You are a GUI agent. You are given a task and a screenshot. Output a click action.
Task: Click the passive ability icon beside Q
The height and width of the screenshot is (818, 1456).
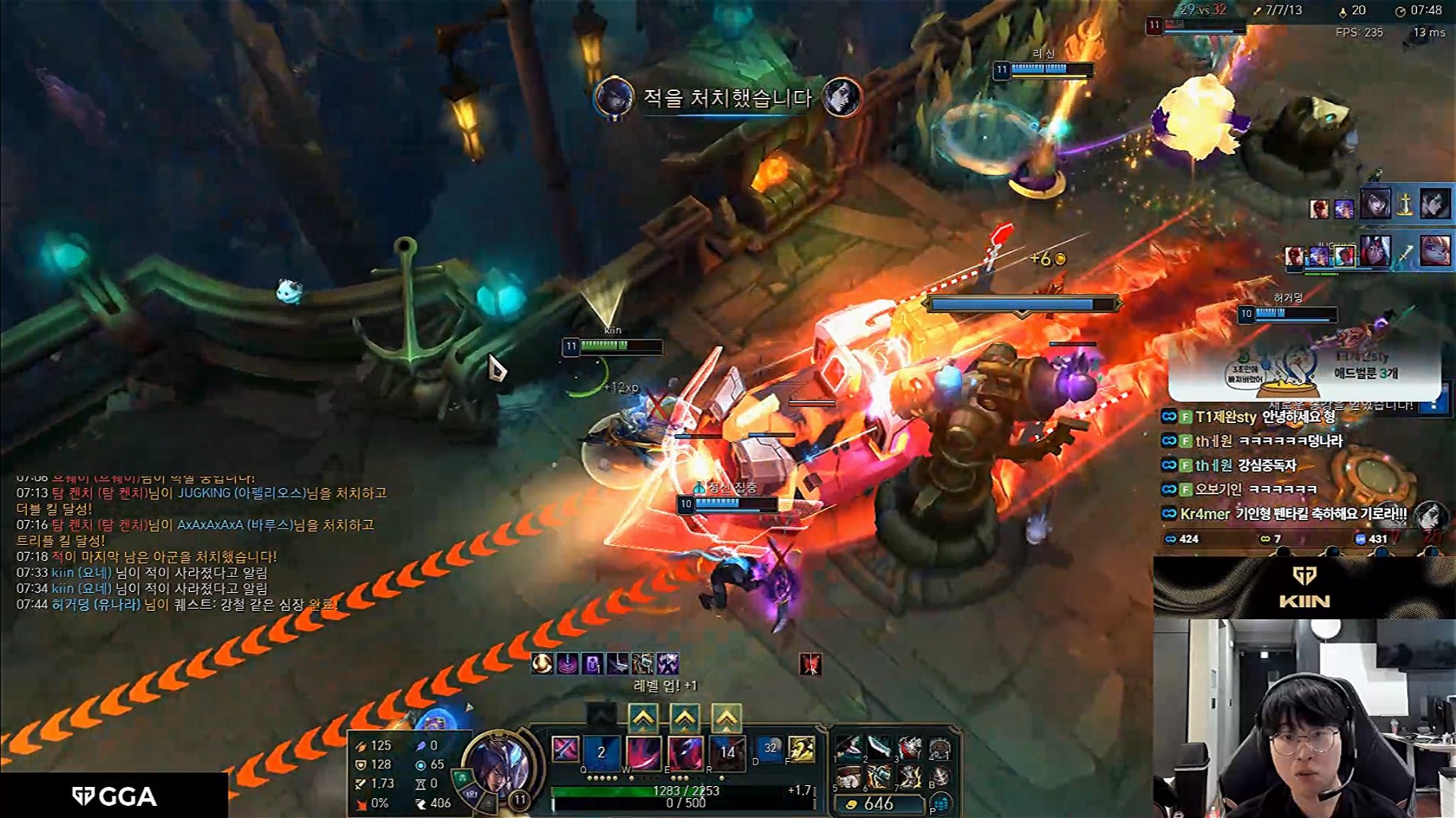click(565, 750)
